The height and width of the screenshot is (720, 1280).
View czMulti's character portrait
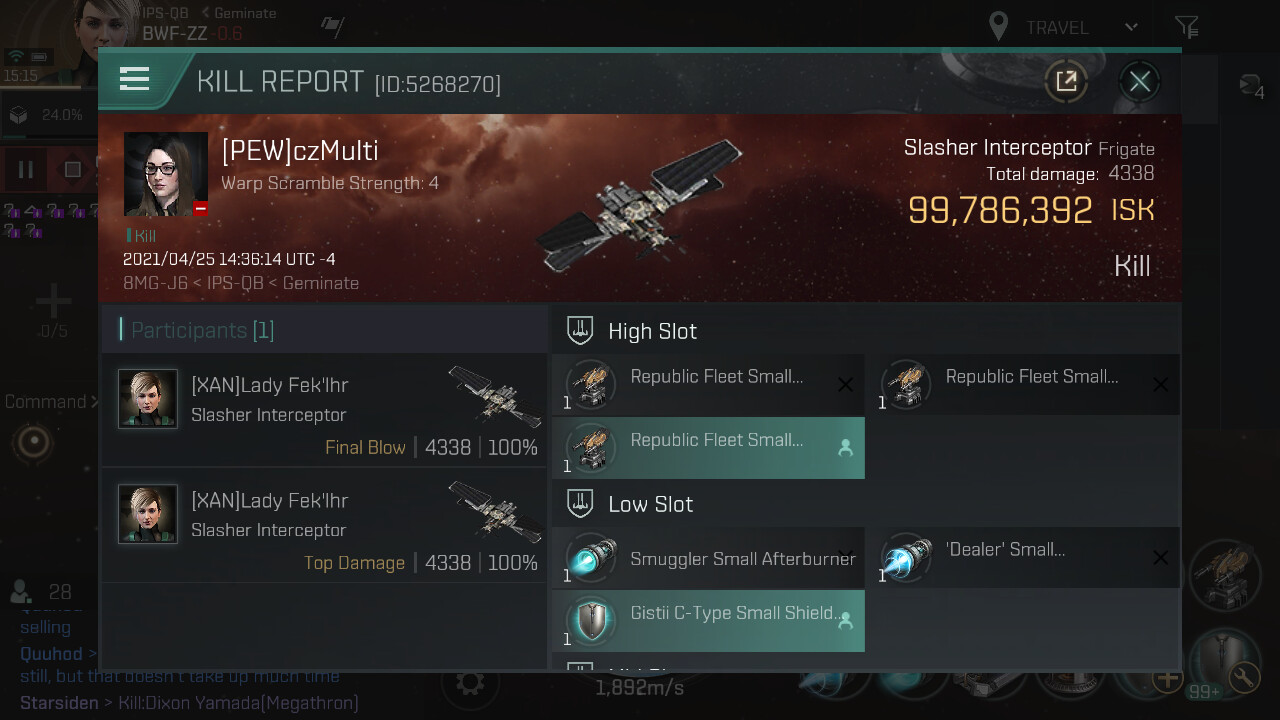pyautogui.click(x=166, y=174)
